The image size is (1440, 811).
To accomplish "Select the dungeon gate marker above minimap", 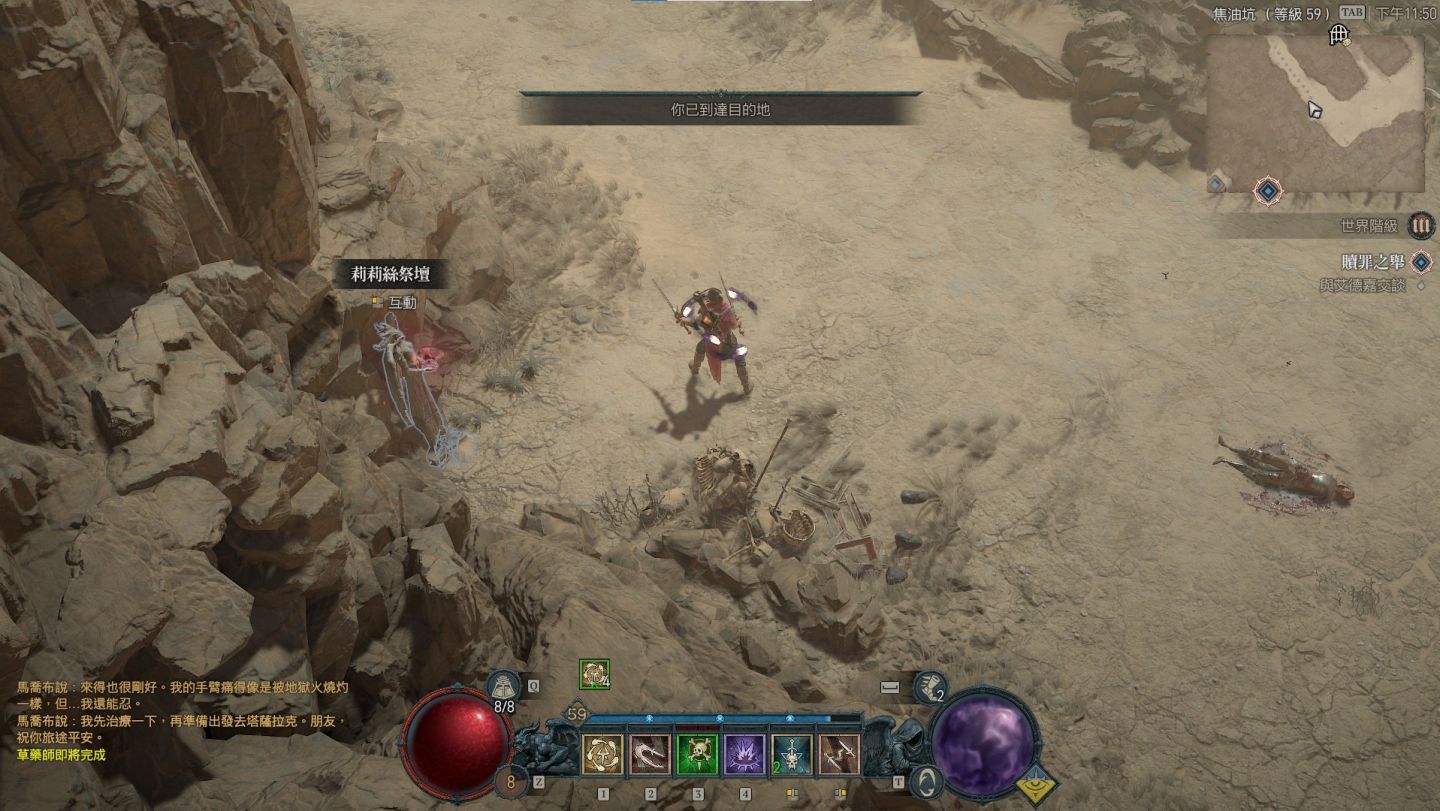I will (1339, 37).
